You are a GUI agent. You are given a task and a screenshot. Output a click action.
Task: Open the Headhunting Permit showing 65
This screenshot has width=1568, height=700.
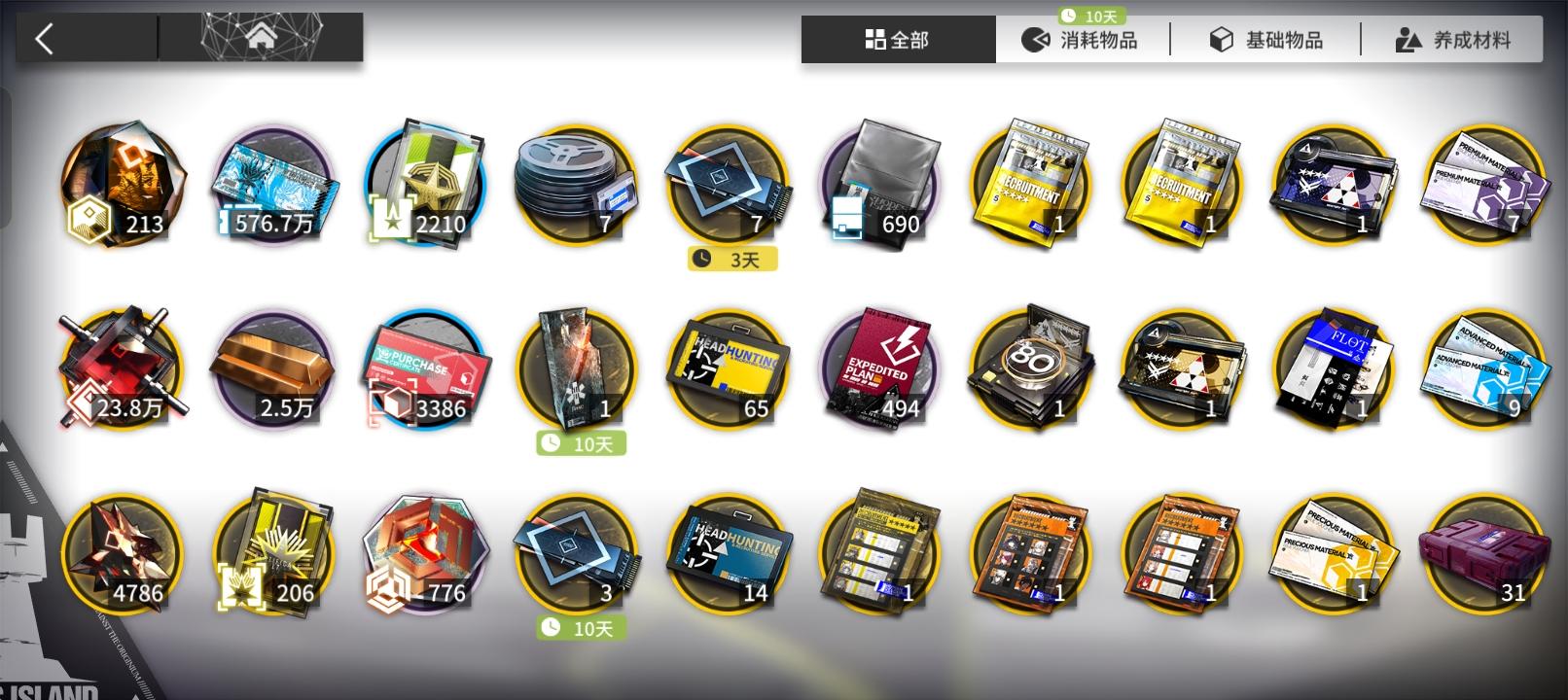(x=728, y=367)
